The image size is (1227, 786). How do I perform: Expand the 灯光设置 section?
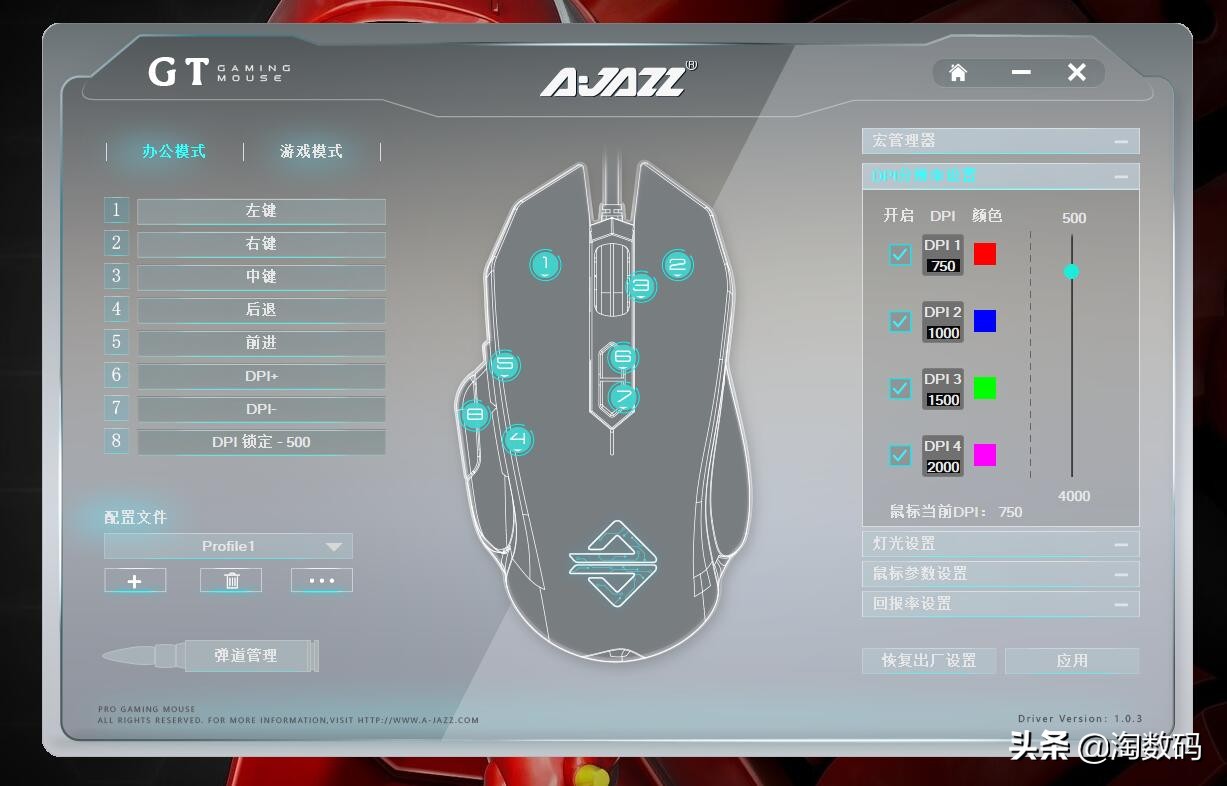tap(1000, 544)
